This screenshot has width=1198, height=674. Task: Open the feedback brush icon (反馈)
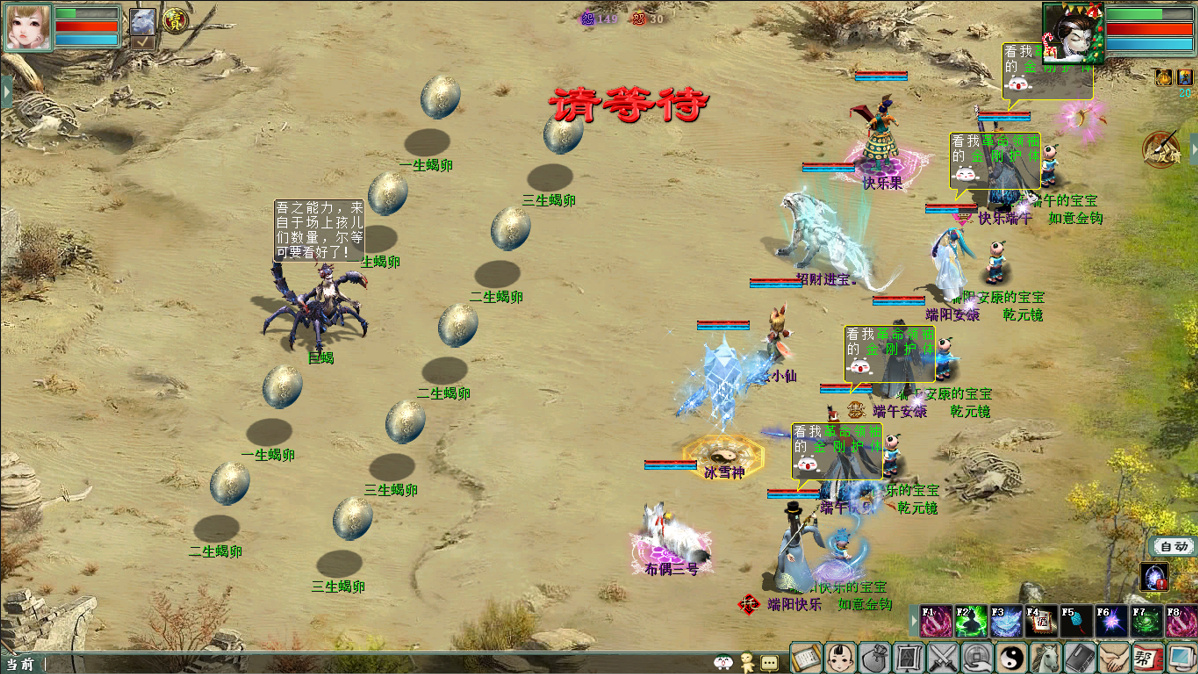pos(1160,150)
